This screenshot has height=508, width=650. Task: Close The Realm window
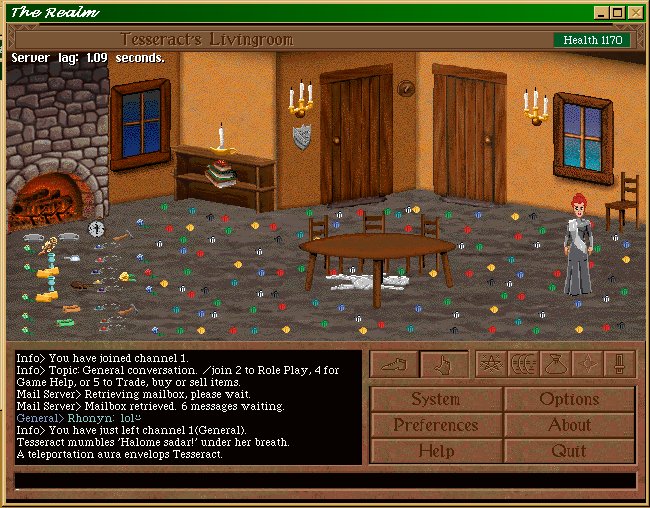coord(634,13)
